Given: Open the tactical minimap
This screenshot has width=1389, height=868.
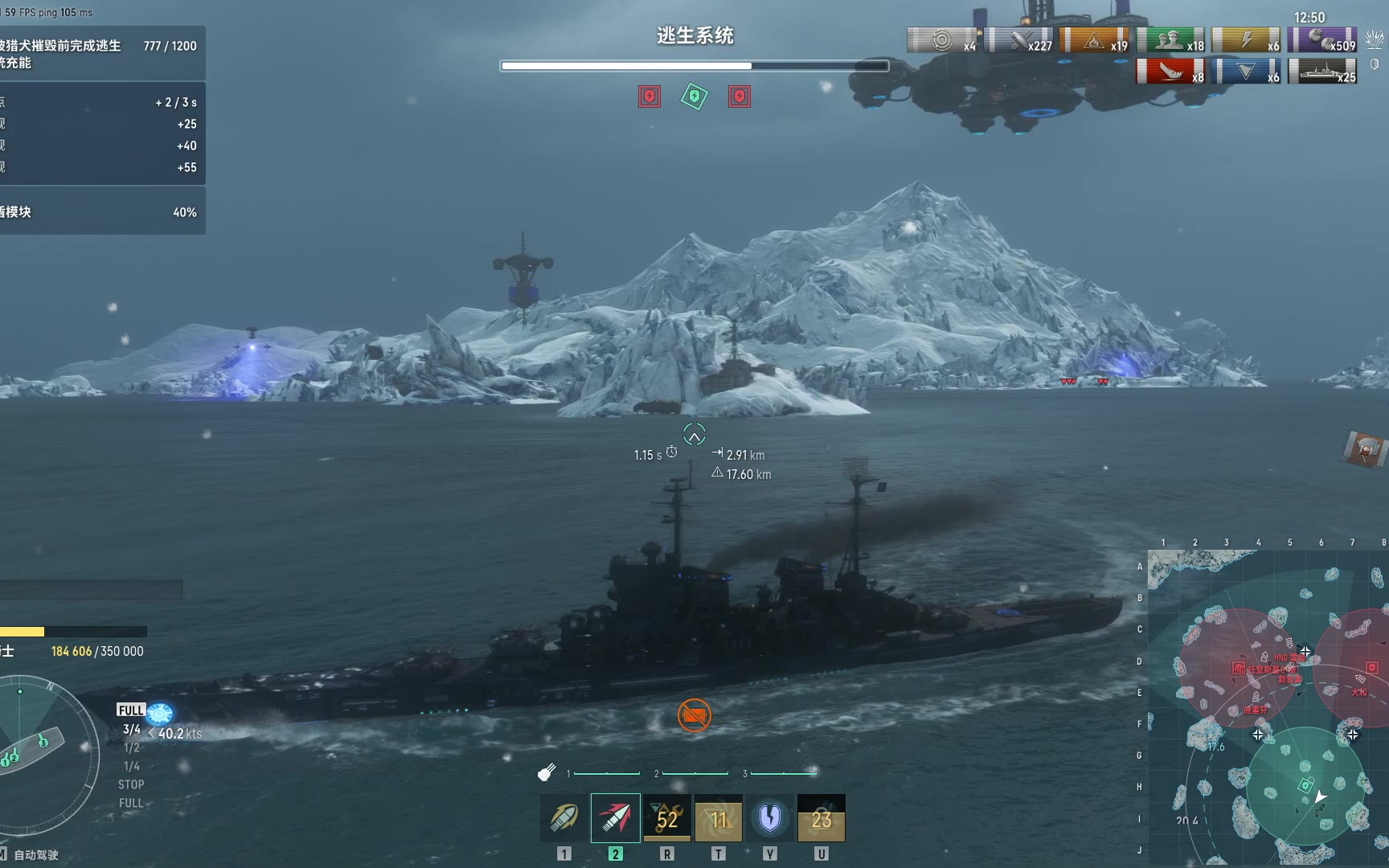Looking at the screenshot, I should (x=1268, y=707).
